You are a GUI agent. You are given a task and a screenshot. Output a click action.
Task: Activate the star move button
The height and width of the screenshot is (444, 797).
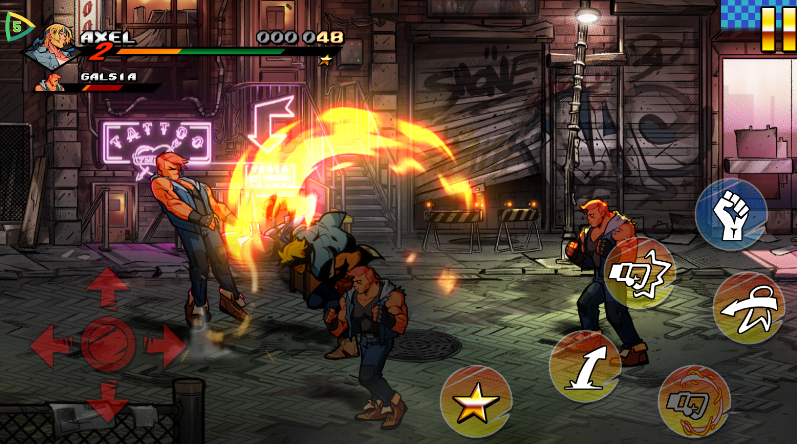(x=476, y=403)
